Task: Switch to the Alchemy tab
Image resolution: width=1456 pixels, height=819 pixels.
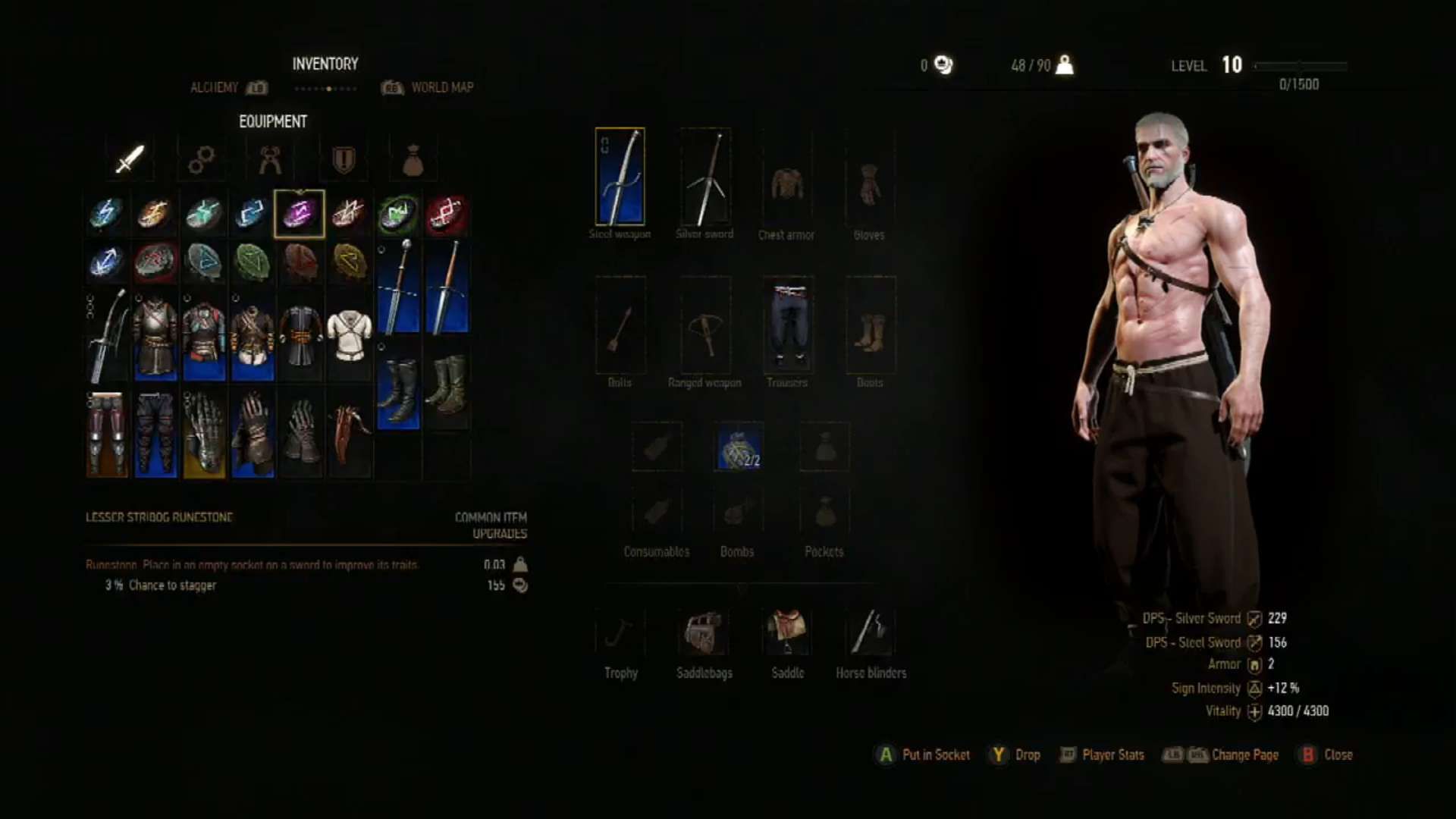Action: pos(215,87)
